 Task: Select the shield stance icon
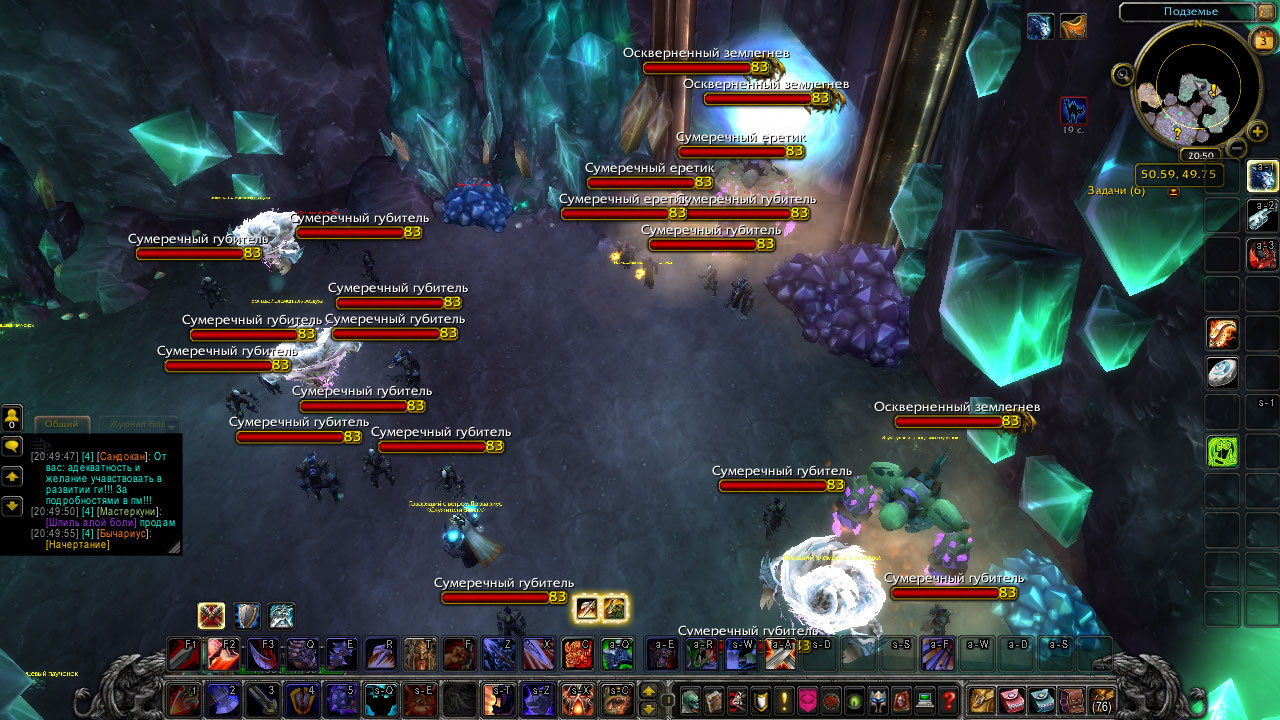point(247,615)
